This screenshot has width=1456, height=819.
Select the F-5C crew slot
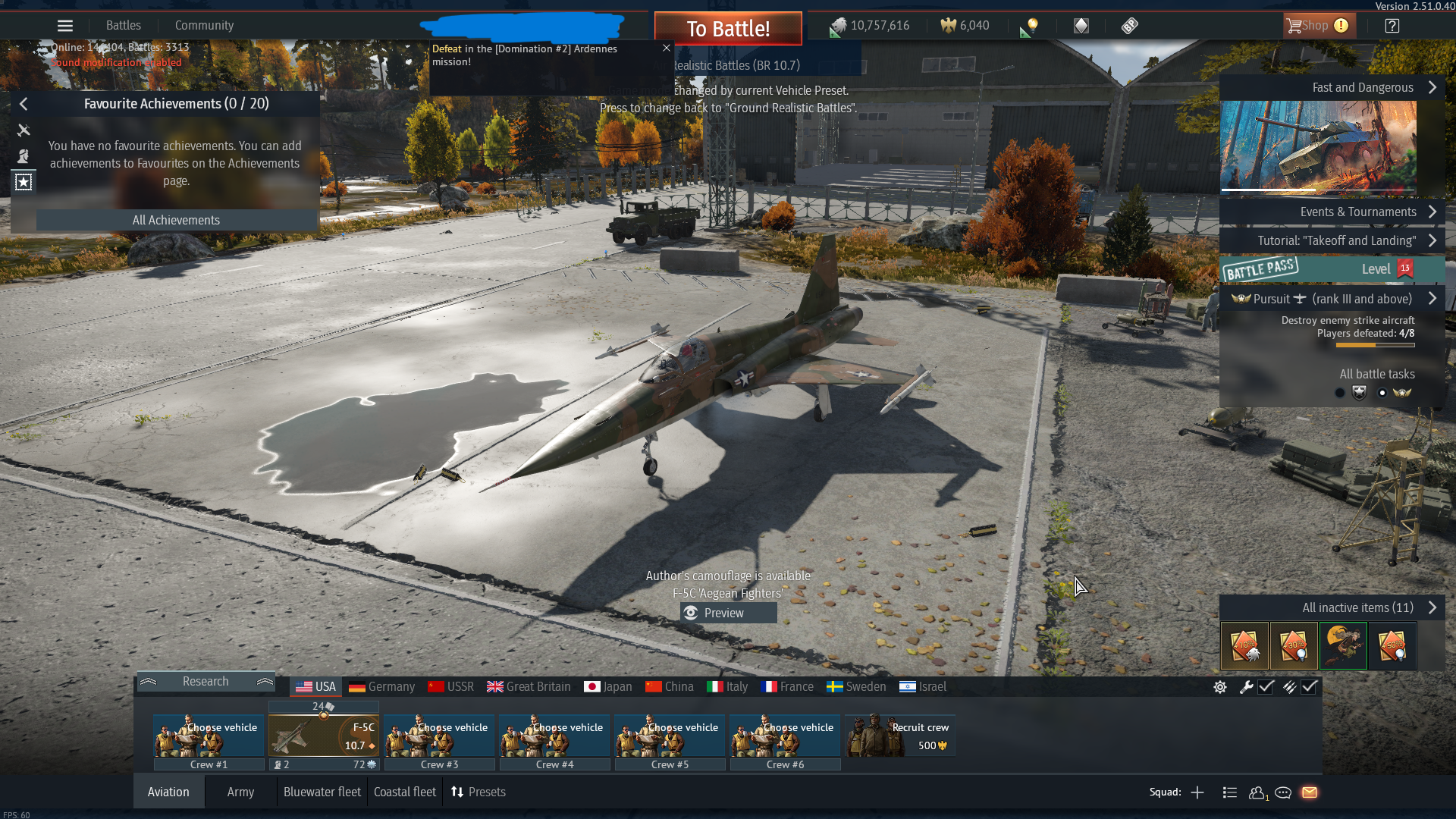point(324,736)
